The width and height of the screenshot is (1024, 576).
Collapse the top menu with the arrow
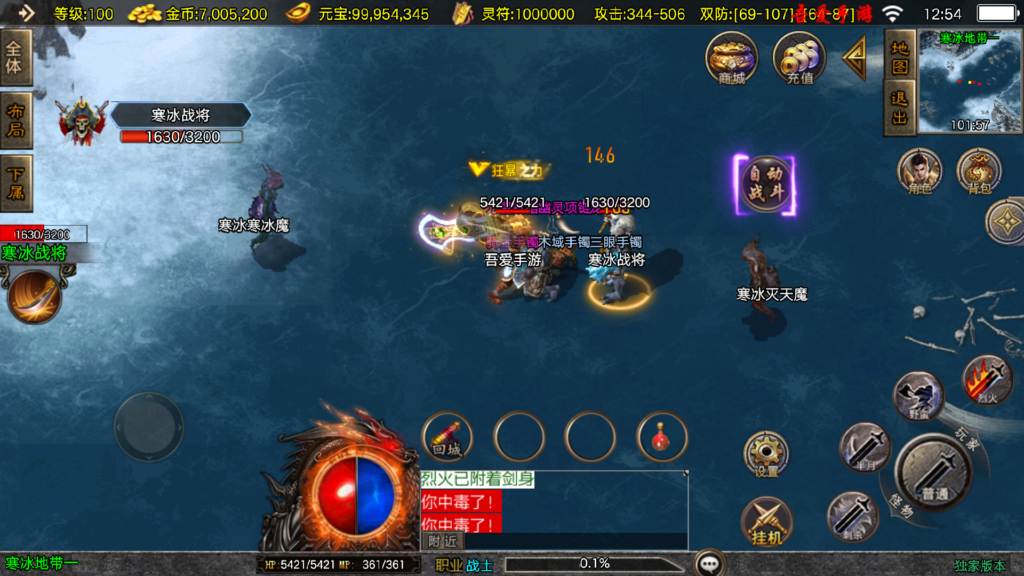click(855, 59)
